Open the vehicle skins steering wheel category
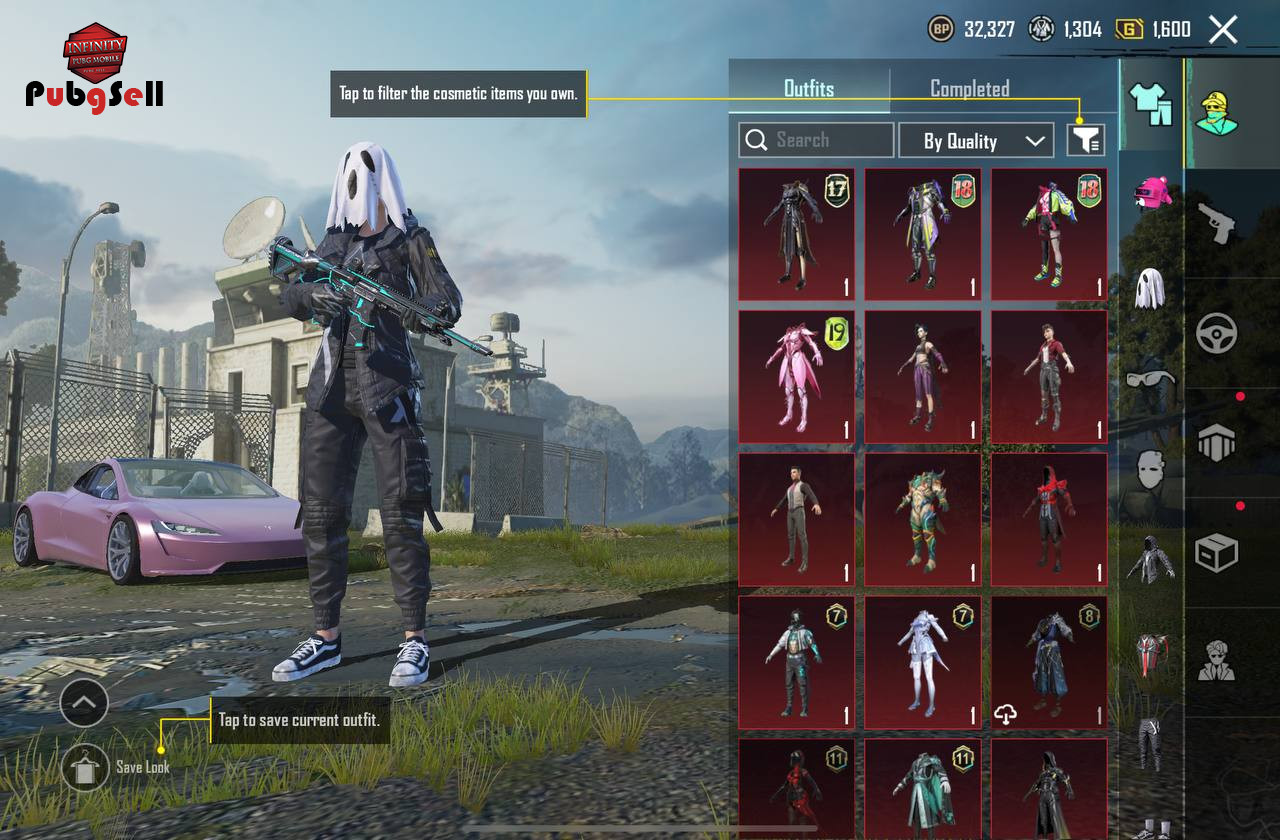 tap(1216, 334)
